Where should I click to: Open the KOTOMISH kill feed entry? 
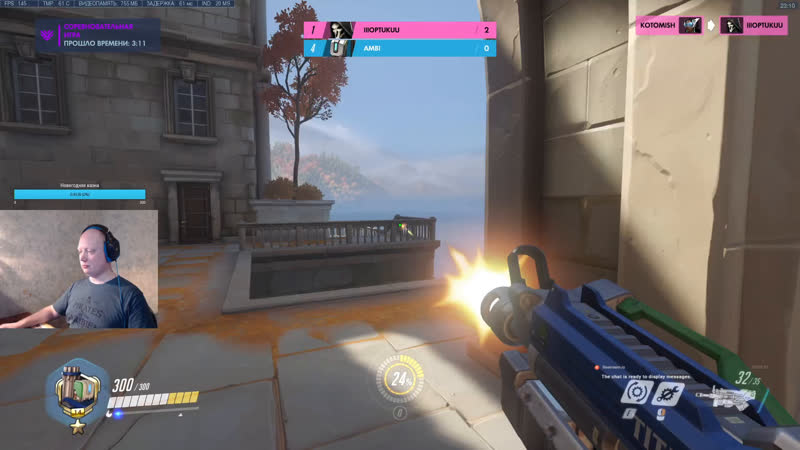pos(668,26)
